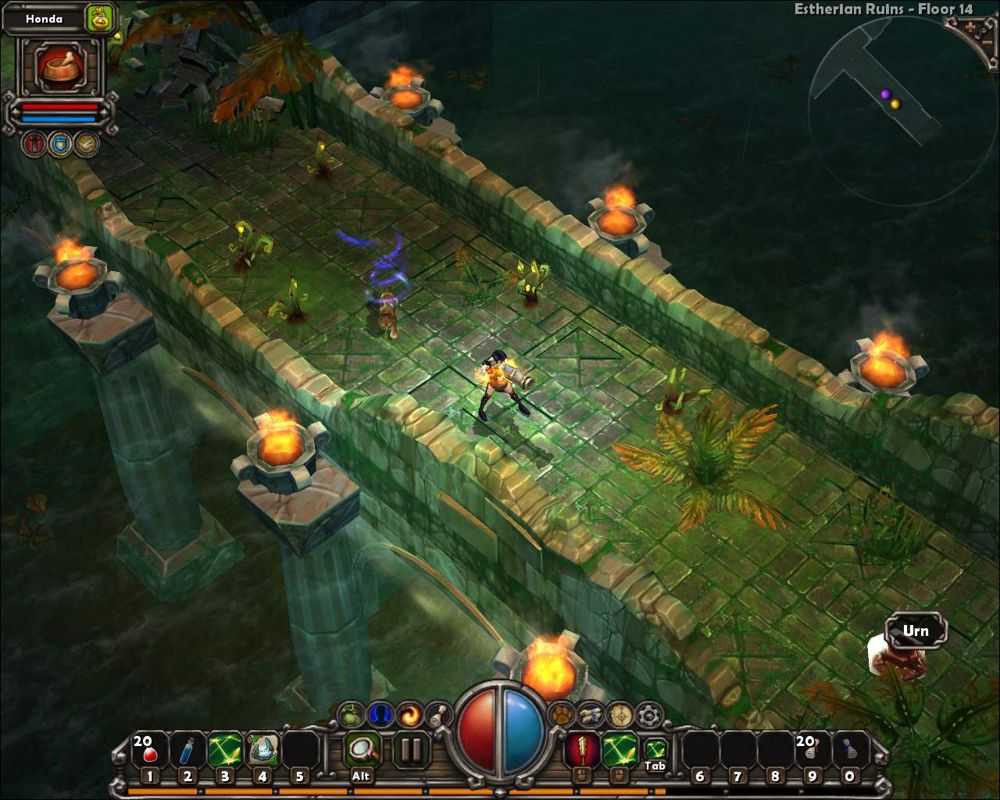Toggle the magnifying glass item display button
This screenshot has width=1000, height=800.
click(x=361, y=749)
